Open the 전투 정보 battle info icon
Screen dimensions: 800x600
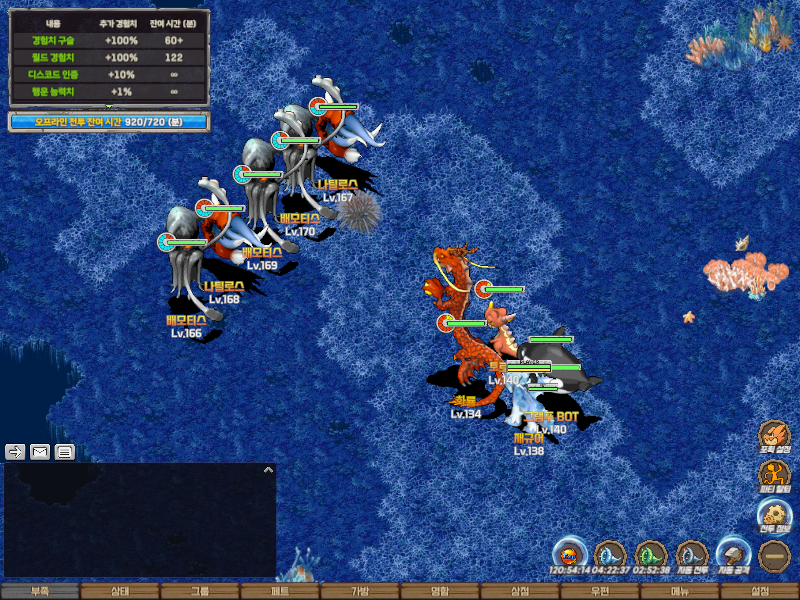pyautogui.click(x=774, y=514)
